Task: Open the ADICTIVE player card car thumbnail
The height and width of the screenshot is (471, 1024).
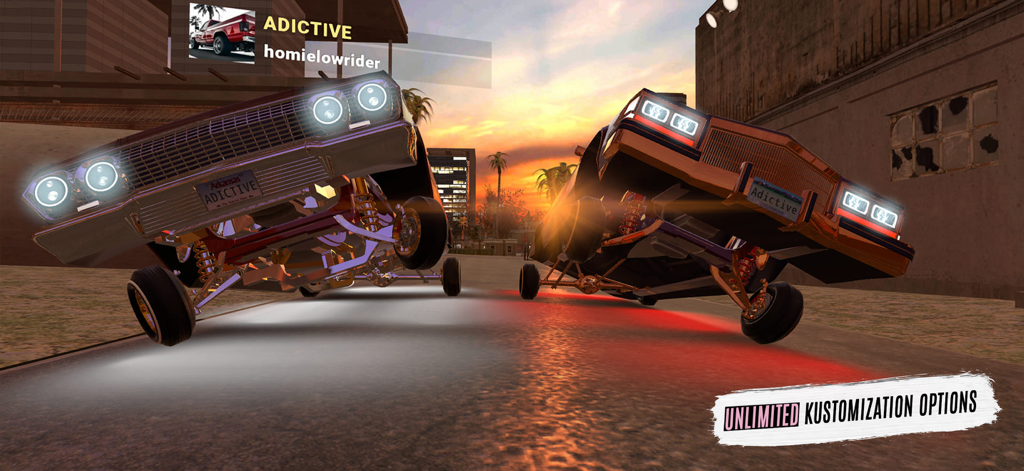Action: coord(222,35)
